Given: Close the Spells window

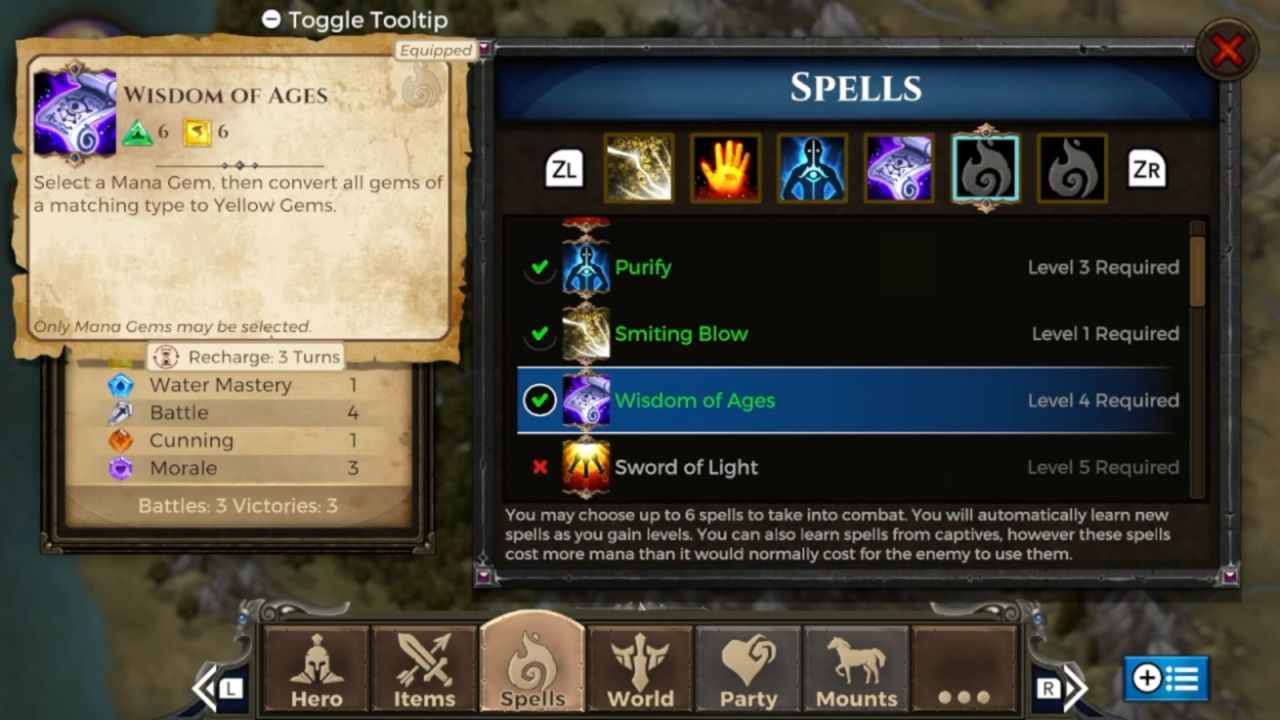Looking at the screenshot, I should click(1227, 50).
